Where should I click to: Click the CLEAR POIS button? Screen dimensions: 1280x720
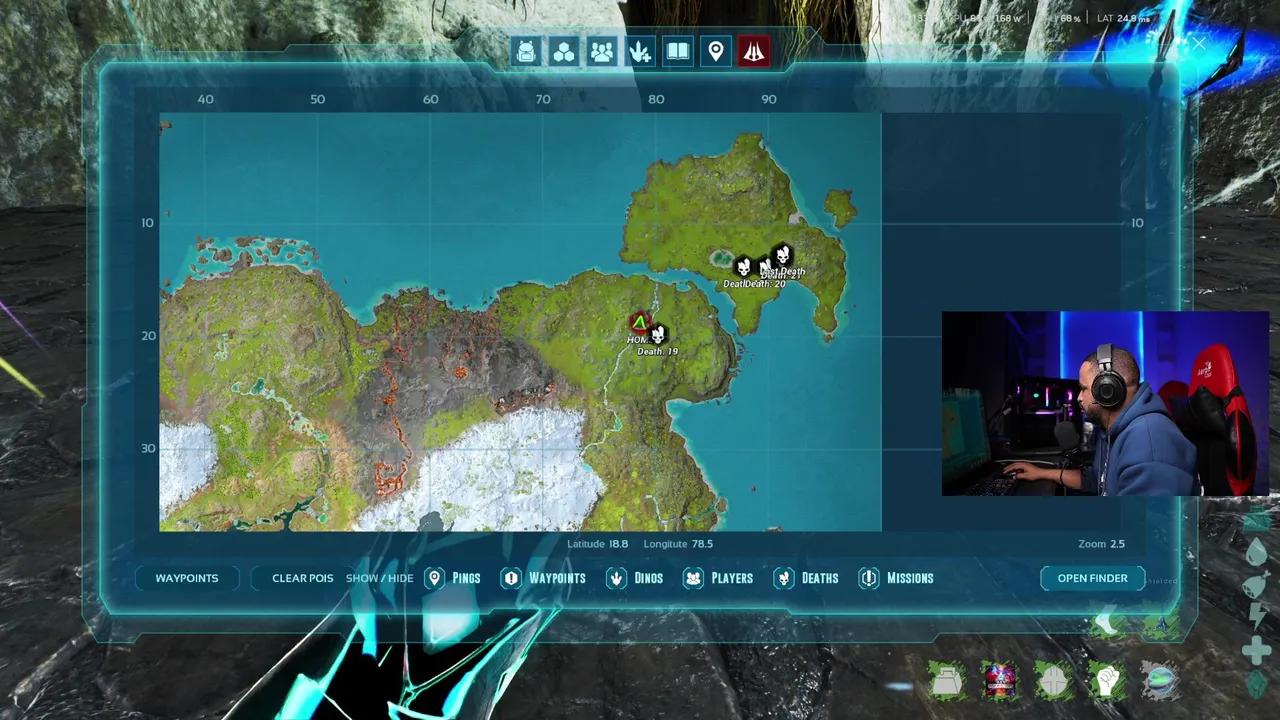(302, 578)
